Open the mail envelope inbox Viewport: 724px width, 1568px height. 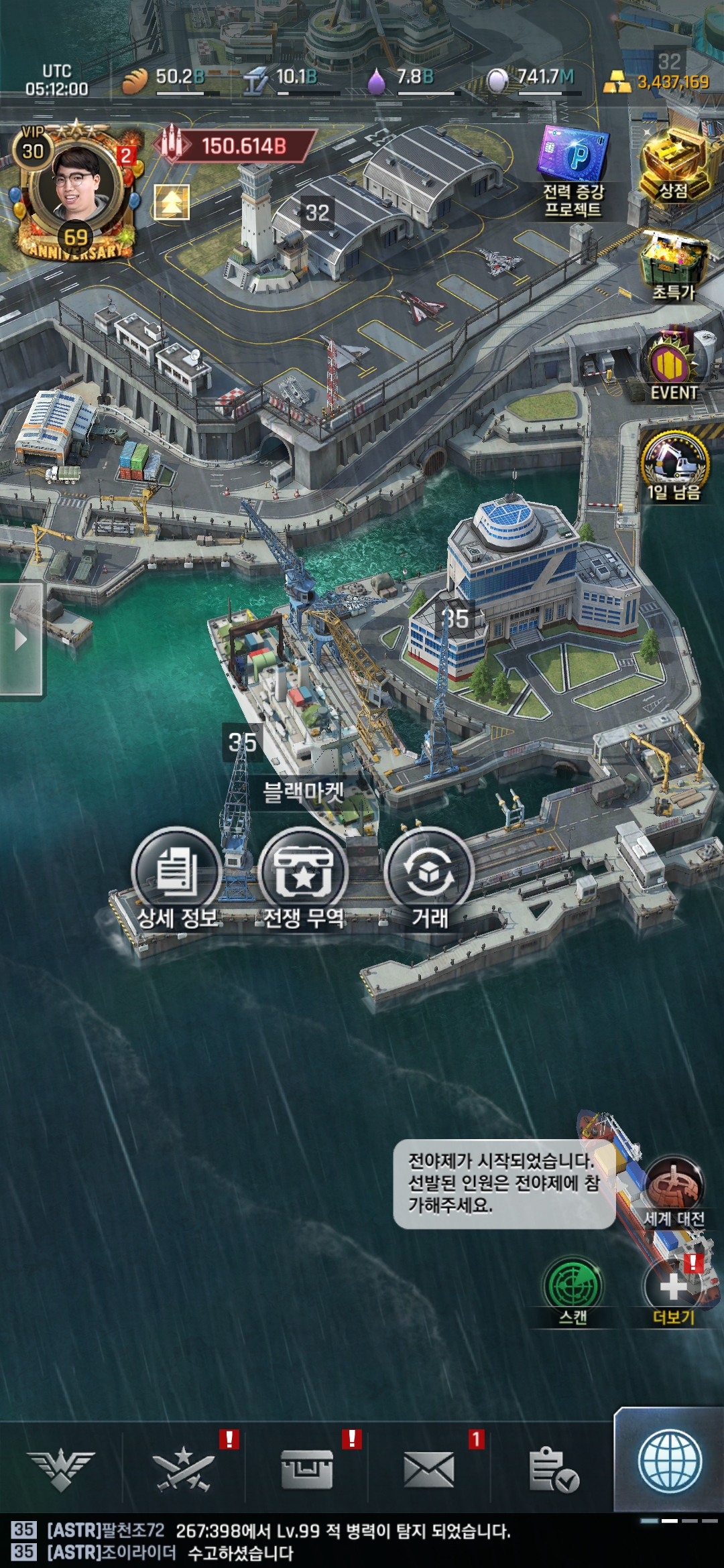(x=429, y=1470)
